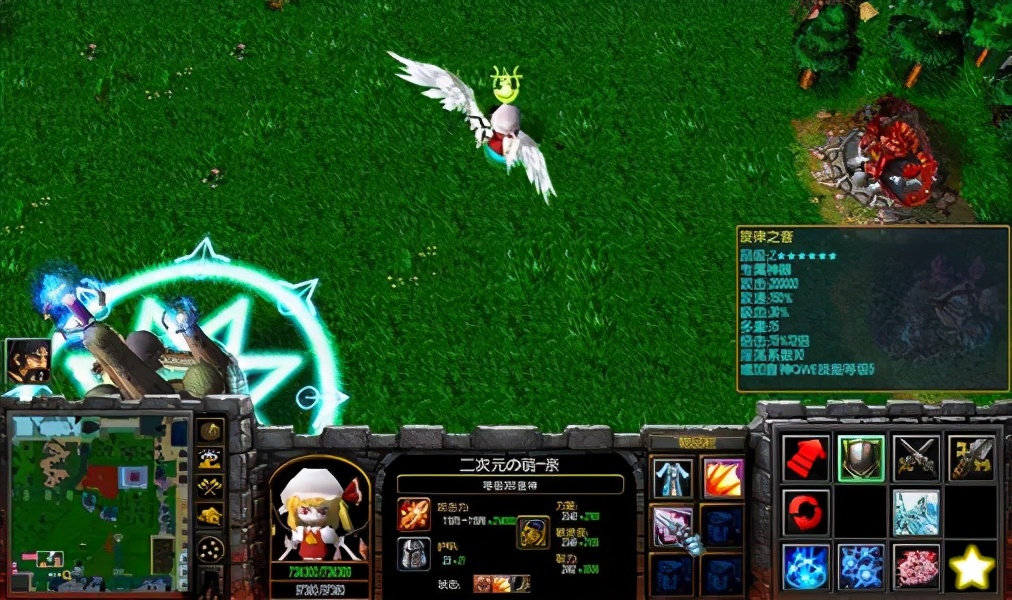The height and width of the screenshot is (600, 1012).
Task: Click the shield Hold Position command
Action: click(x=861, y=458)
